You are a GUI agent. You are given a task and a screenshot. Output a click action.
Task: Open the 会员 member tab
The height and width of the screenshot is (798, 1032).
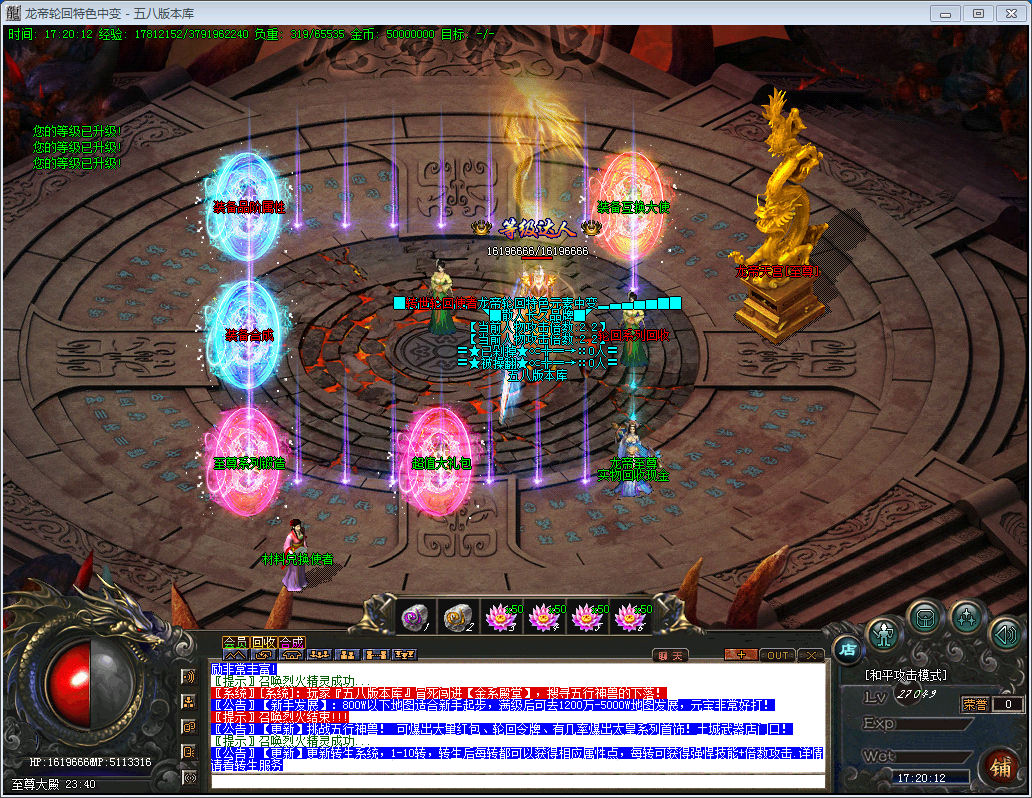pos(235,642)
